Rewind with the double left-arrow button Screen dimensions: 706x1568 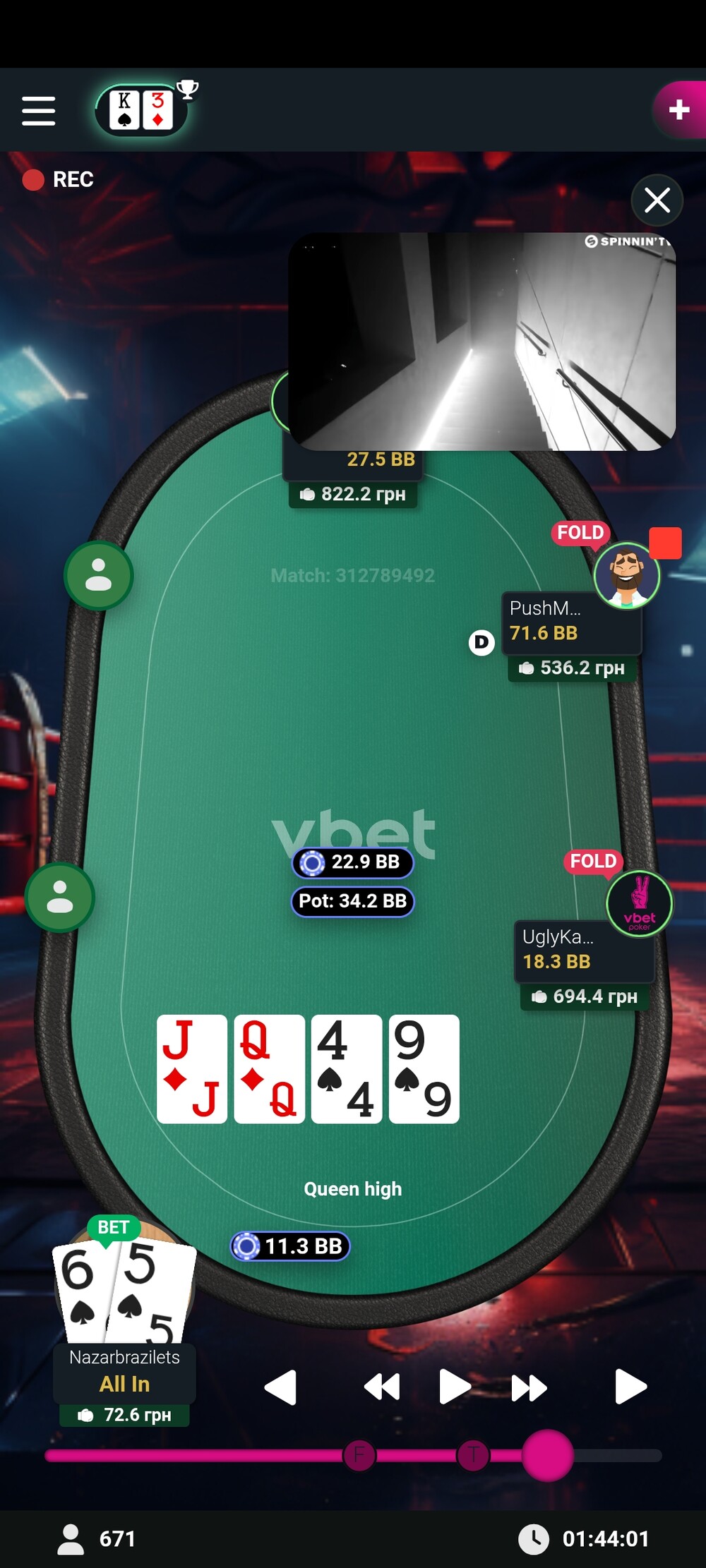[x=382, y=1387]
